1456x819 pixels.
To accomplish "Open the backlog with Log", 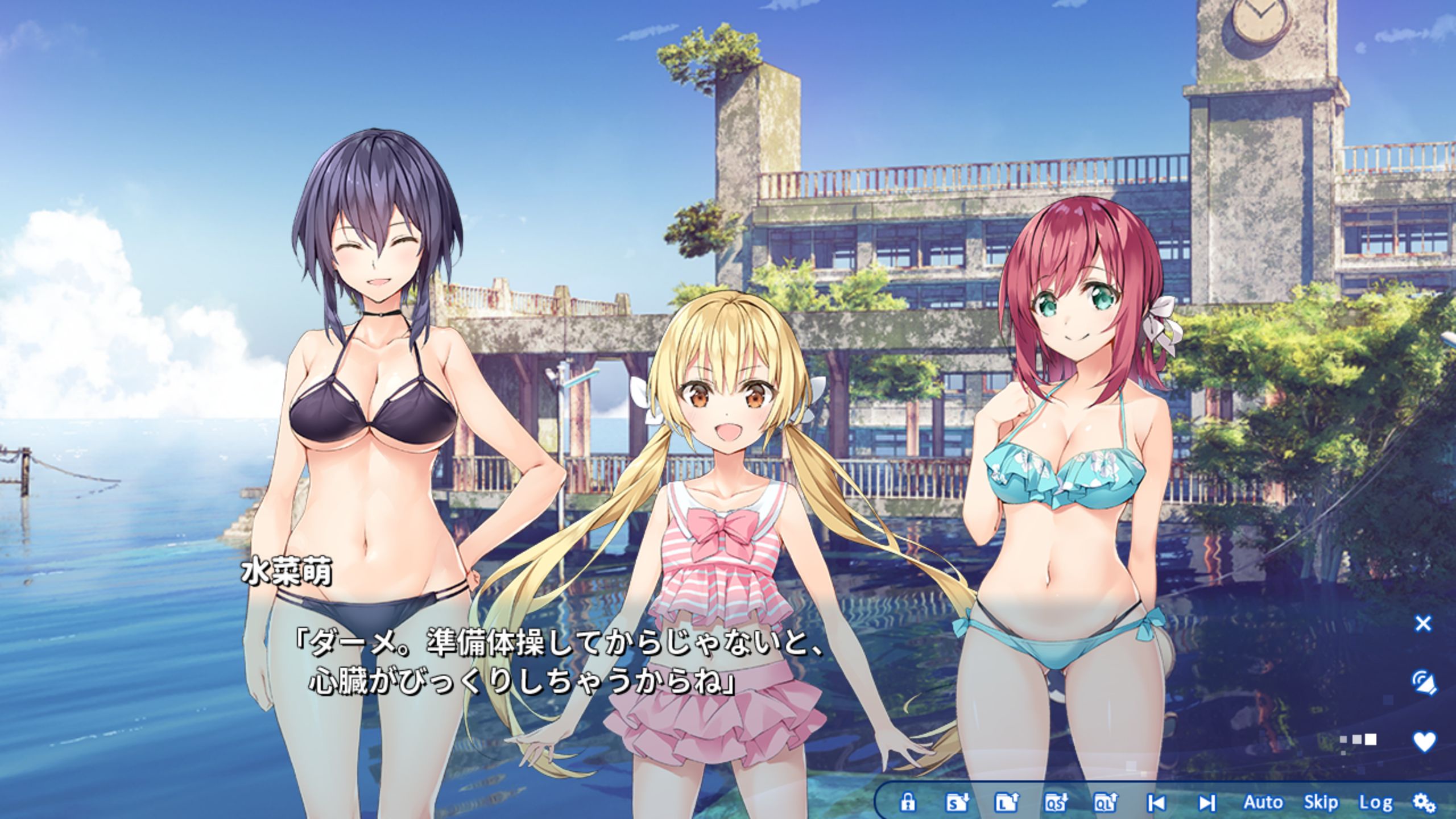I will (x=1375, y=803).
